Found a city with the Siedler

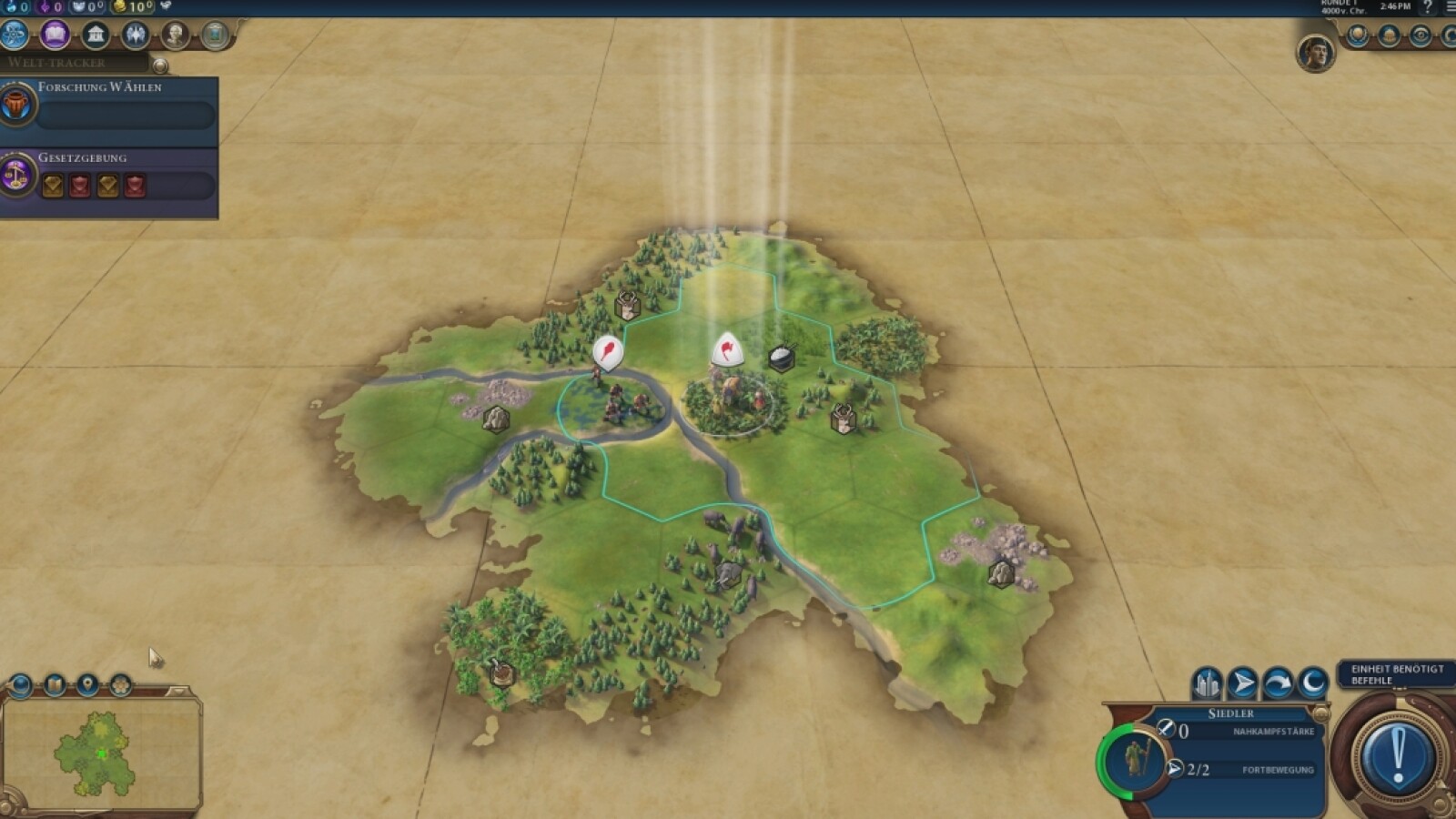click(1208, 683)
